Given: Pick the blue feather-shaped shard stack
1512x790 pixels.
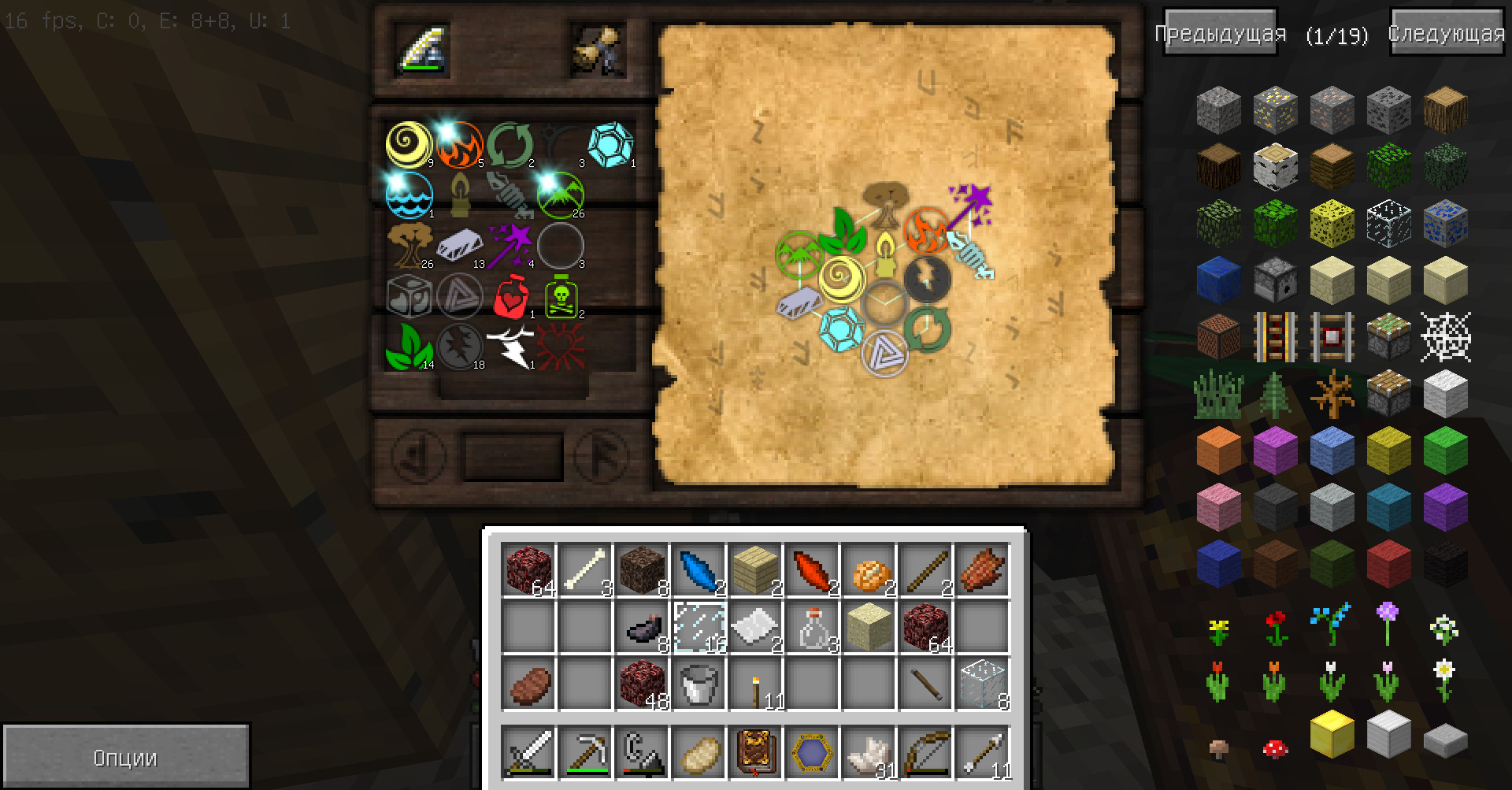Looking at the screenshot, I should pyautogui.click(x=699, y=569).
